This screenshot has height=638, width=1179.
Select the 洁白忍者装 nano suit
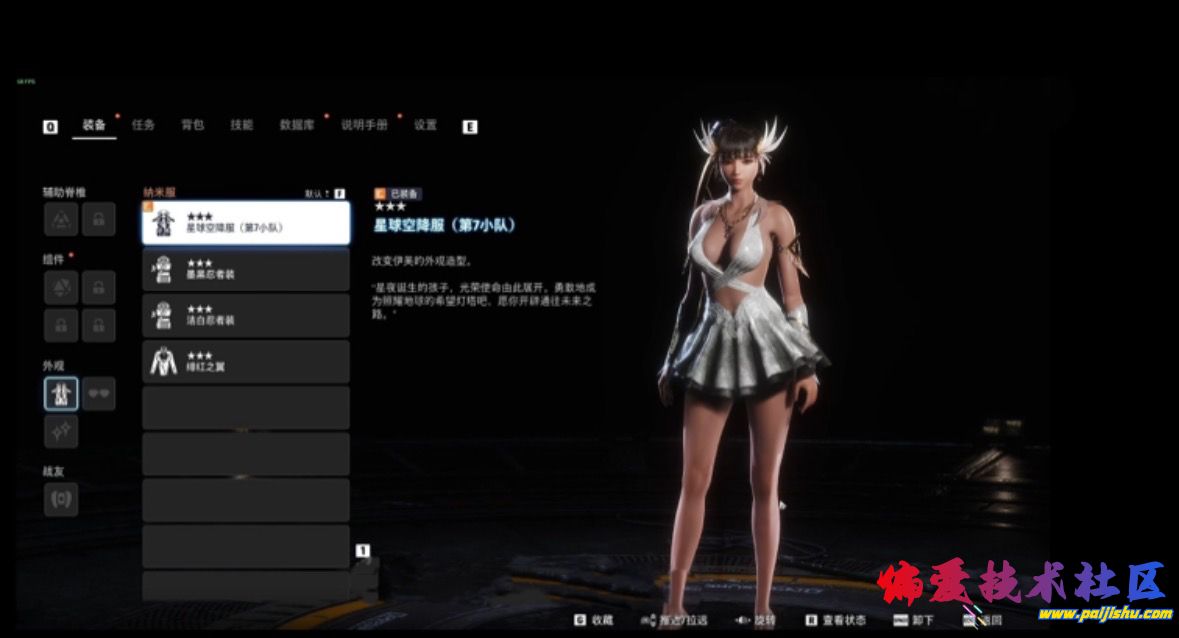246,315
